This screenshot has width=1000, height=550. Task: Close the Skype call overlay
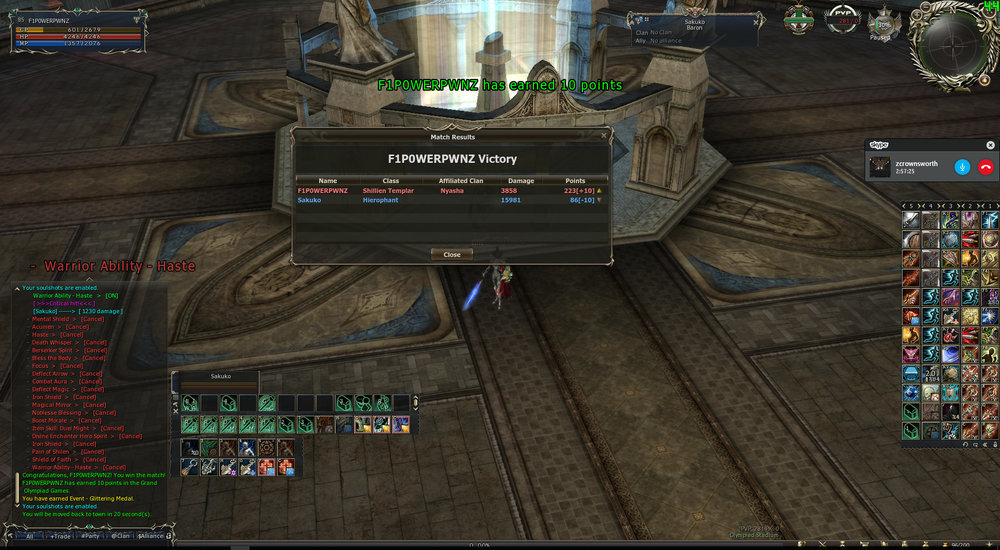(991, 144)
